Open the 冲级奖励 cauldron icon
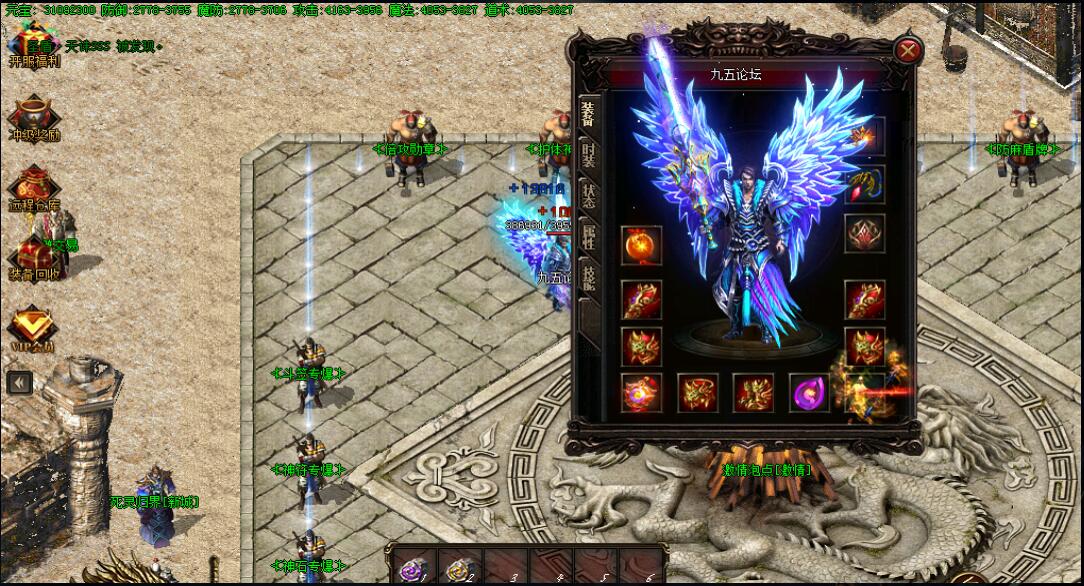The width and height of the screenshot is (1084, 586). (35, 117)
